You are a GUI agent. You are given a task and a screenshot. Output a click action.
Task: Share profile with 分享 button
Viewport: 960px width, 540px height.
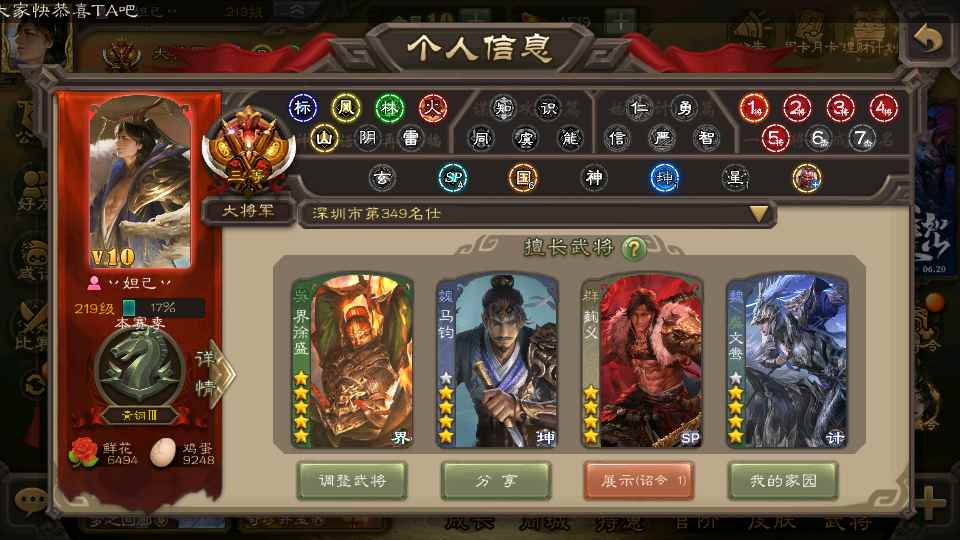coord(496,481)
